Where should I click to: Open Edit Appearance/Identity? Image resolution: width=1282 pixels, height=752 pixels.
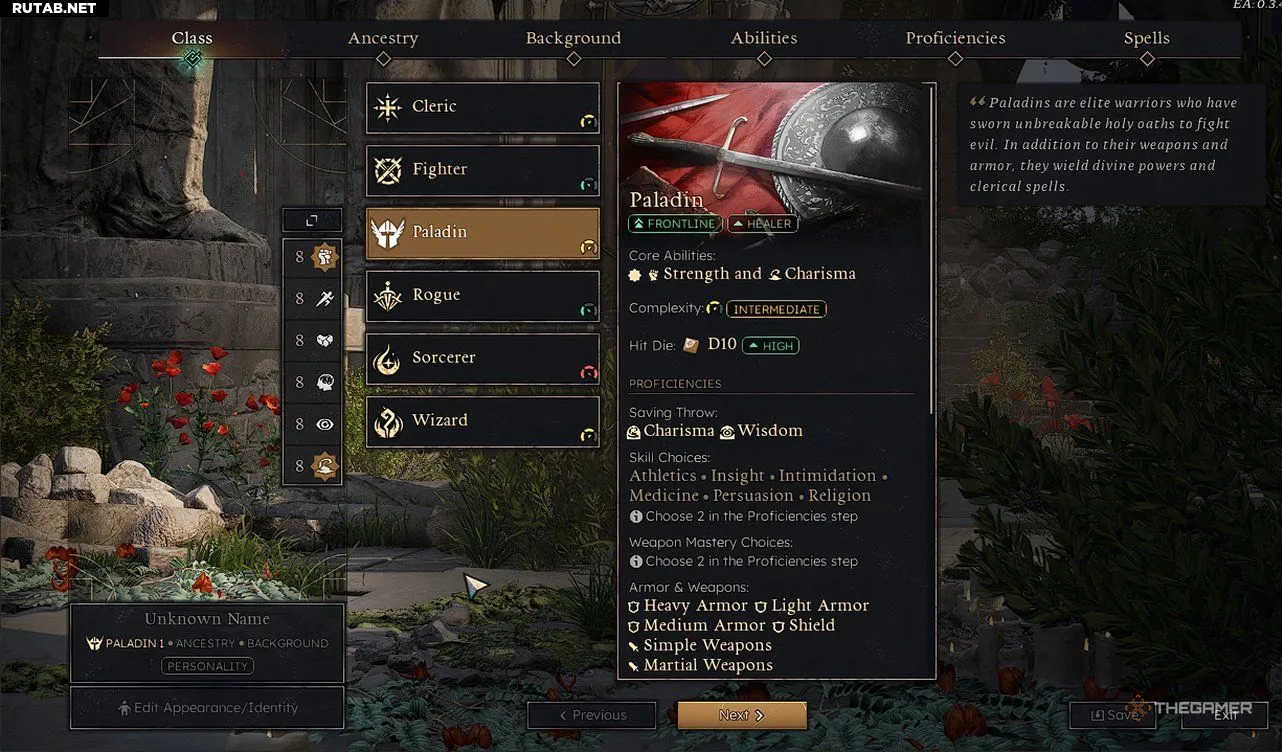tap(207, 708)
